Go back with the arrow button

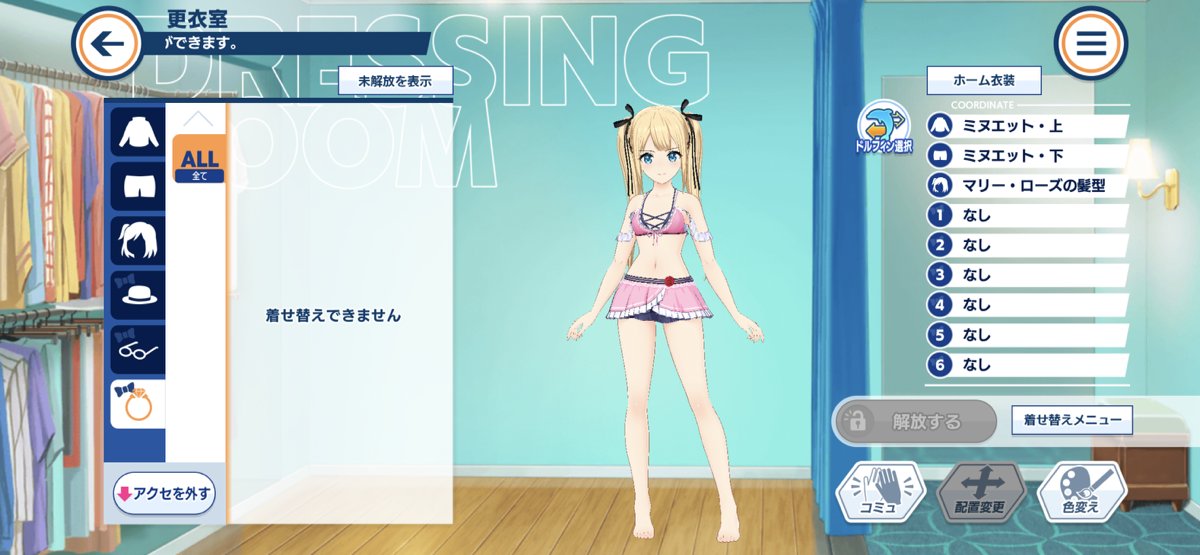point(107,42)
